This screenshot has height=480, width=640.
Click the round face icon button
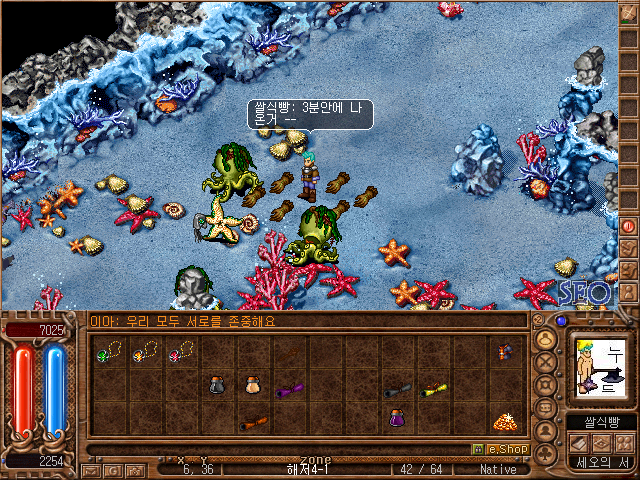click(x=546, y=339)
